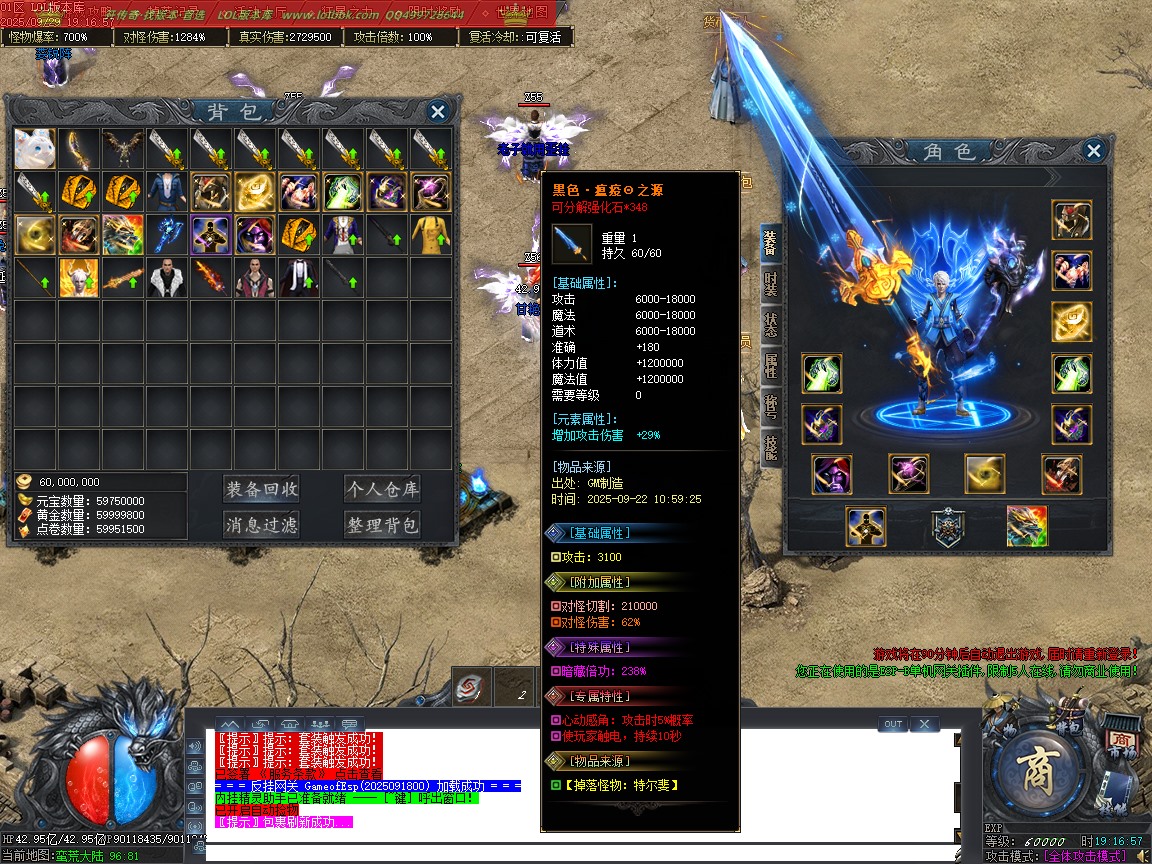Image resolution: width=1152 pixels, height=864 pixels.
Task: Open 装备回收 equipment recycling
Action: [261, 489]
